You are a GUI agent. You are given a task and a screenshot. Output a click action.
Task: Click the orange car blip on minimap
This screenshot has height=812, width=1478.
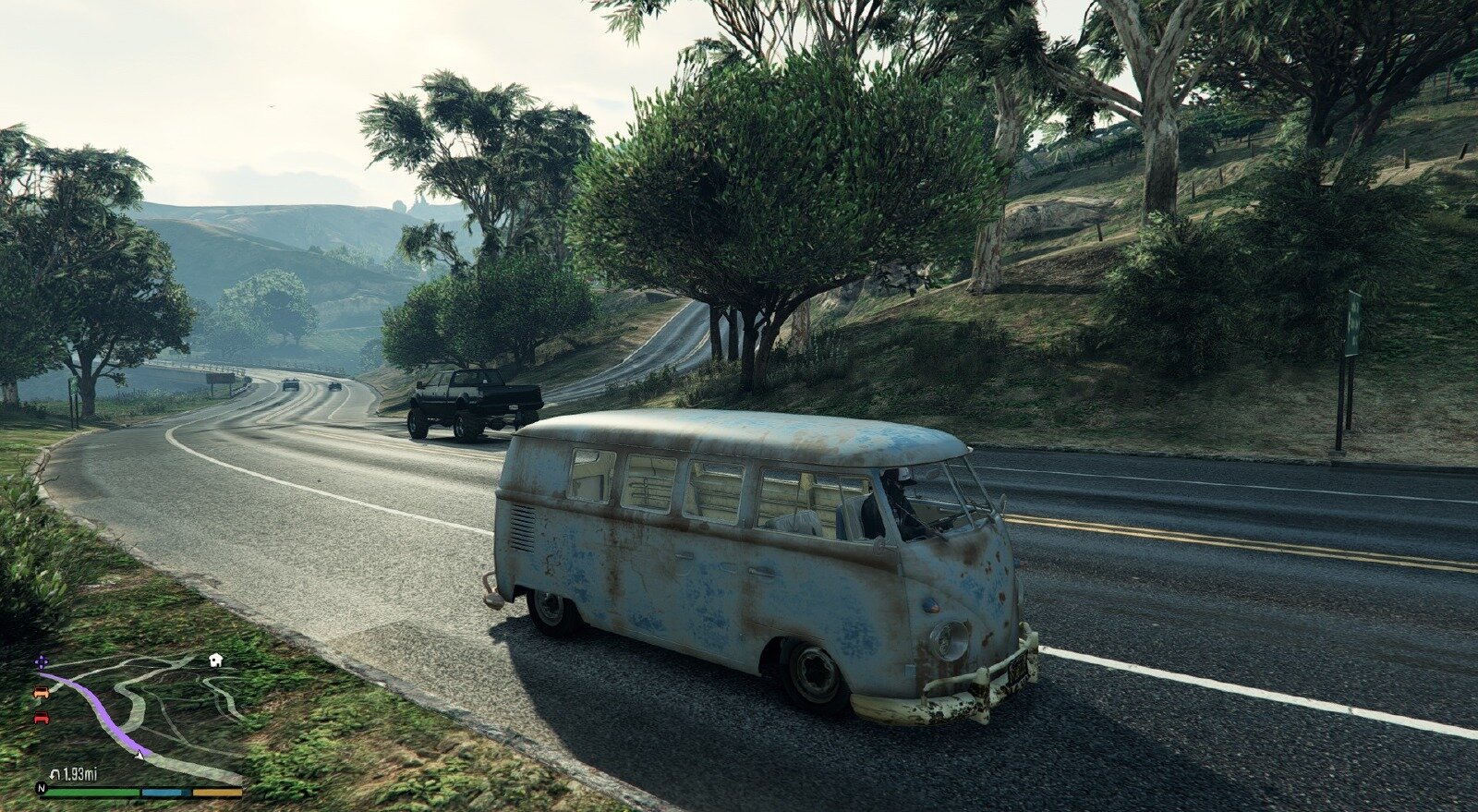[x=40, y=692]
